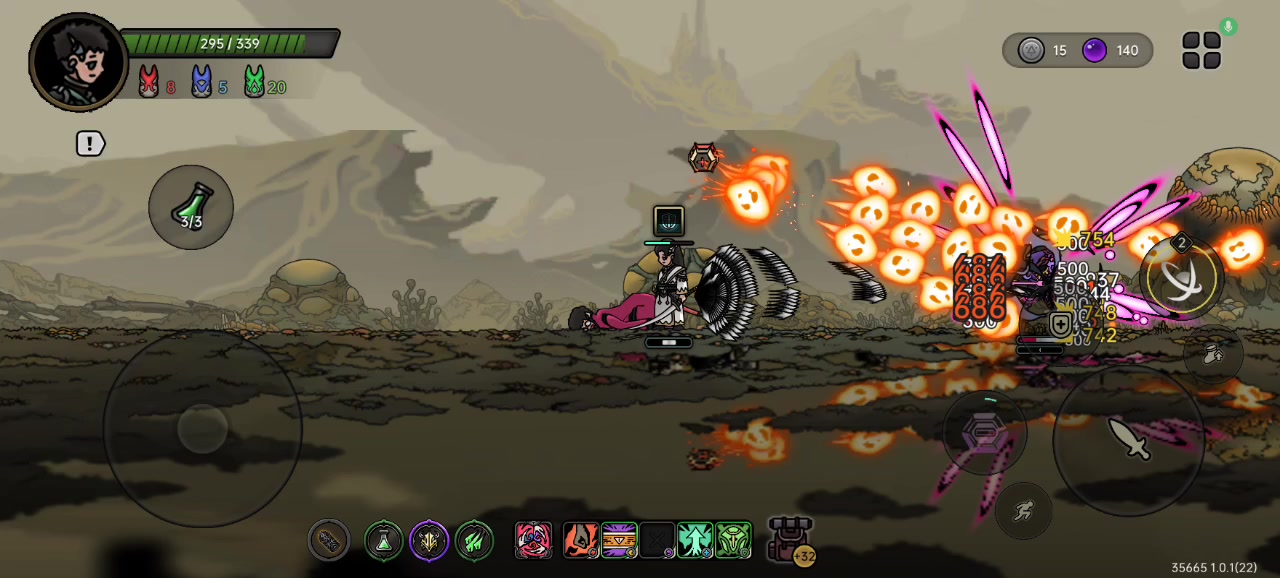Tap the winged boot jump button

coord(1213,354)
